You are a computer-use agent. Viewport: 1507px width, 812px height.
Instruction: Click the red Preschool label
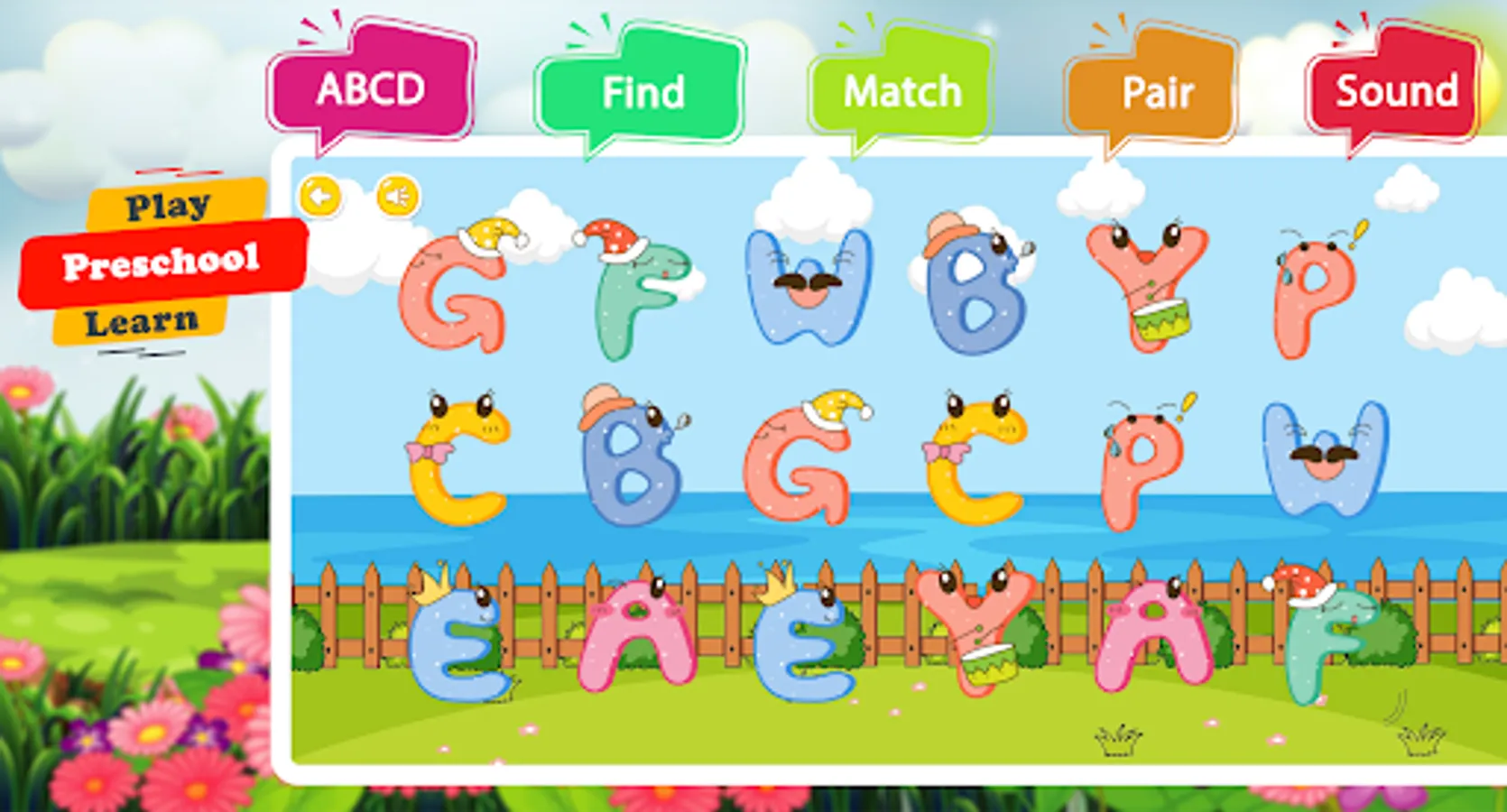(161, 263)
